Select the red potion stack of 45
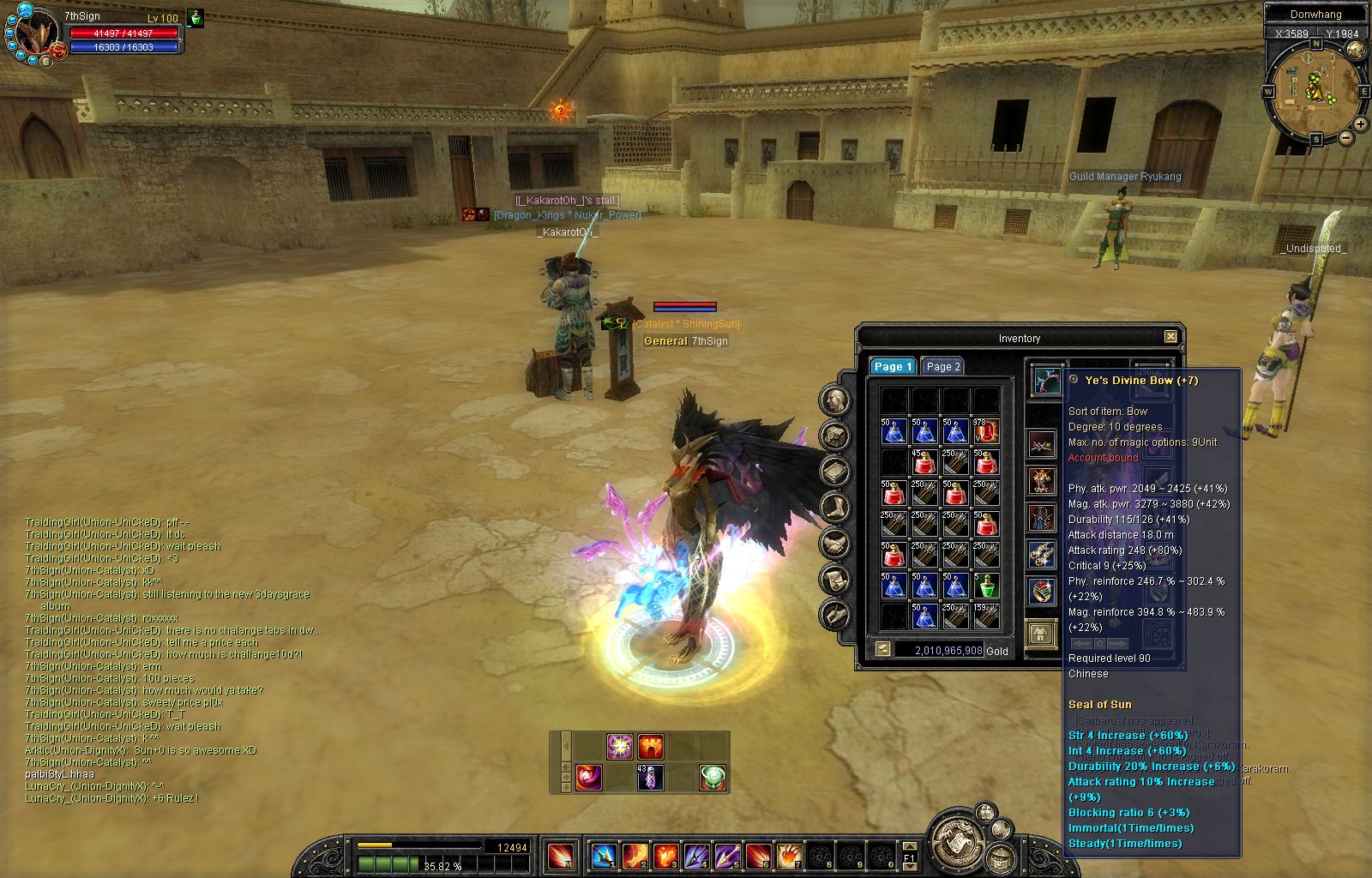The height and width of the screenshot is (878, 1372). click(924, 462)
